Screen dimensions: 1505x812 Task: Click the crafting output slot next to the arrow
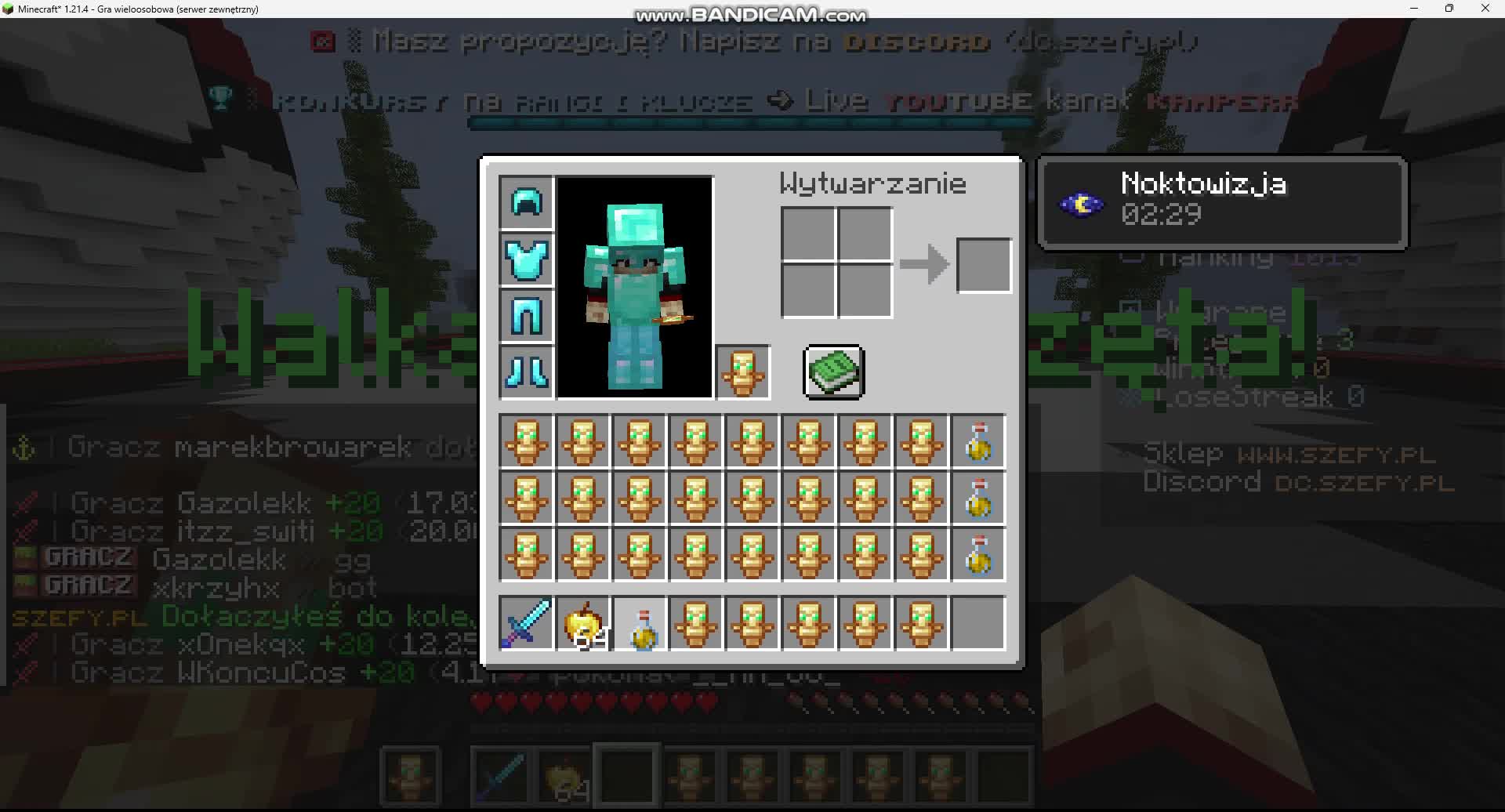(984, 265)
